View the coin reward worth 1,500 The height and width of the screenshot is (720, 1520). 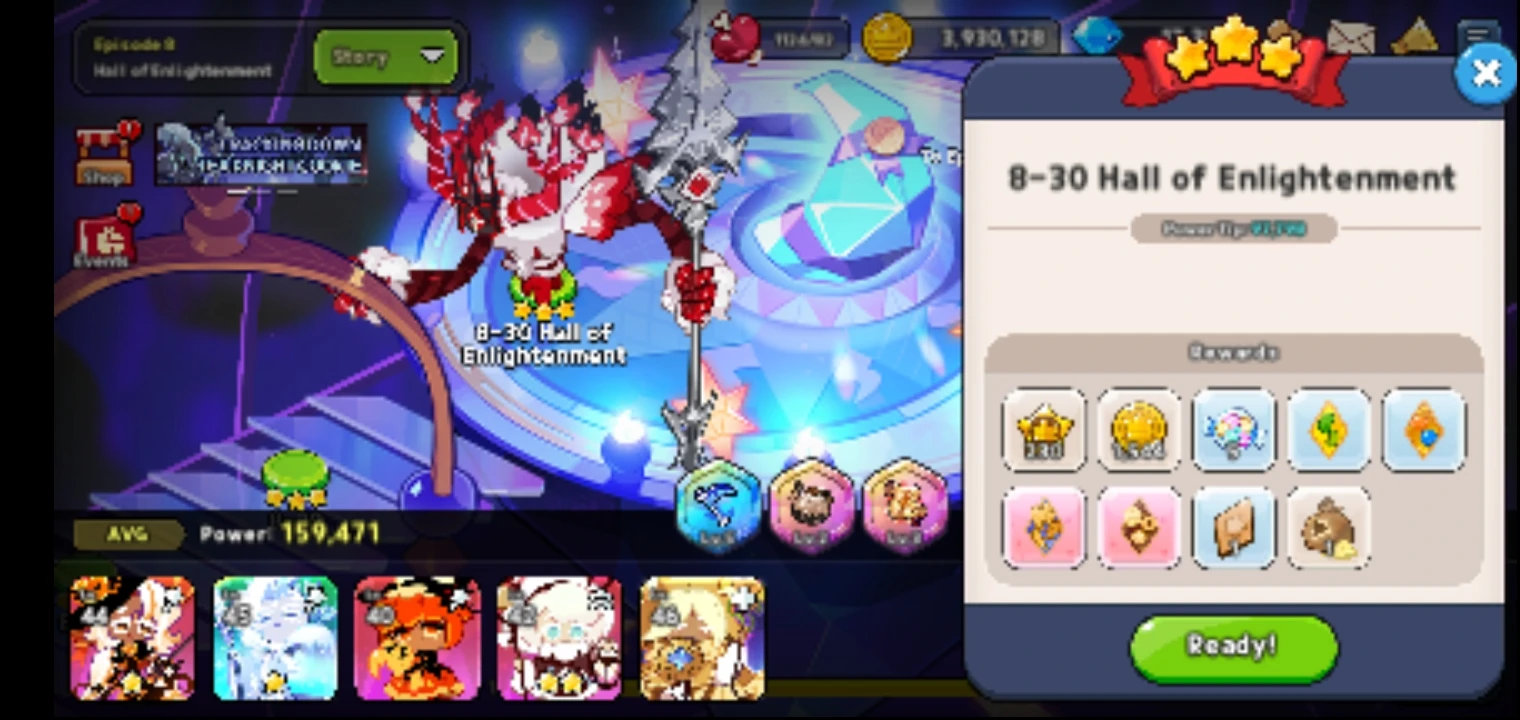pos(1139,432)
